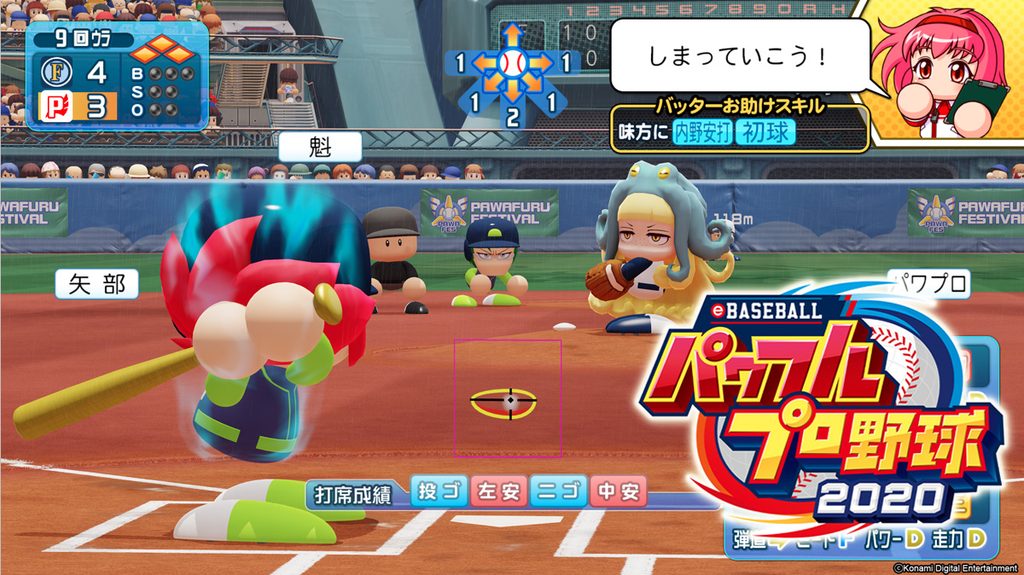Click the 二ゴ at-bat result tag
This screenshot has height=575, width=1024.
pos(558,491)
